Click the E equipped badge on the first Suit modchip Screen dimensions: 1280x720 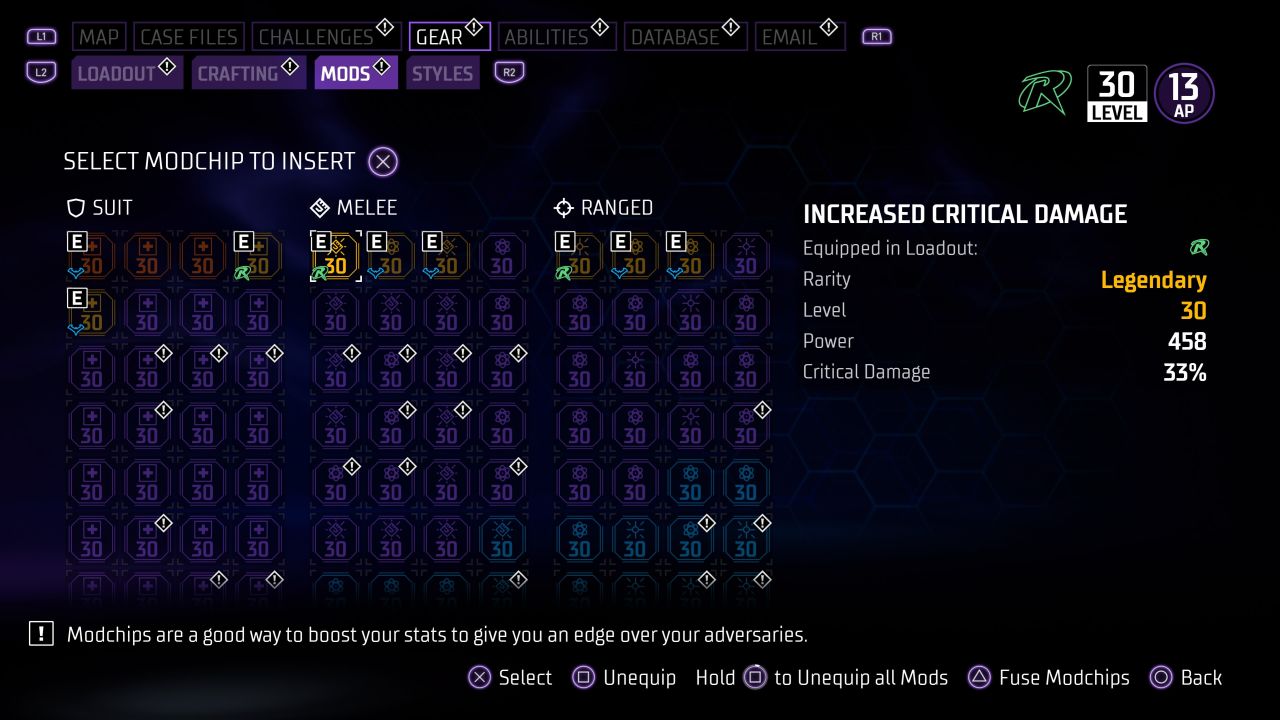pyautogui.click(x=75, y=241)
